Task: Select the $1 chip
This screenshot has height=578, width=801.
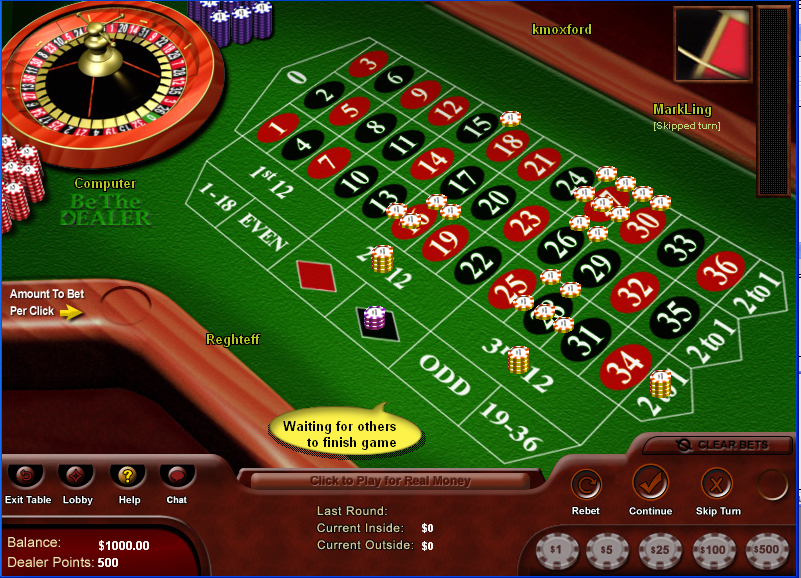Action: point(556,550)
